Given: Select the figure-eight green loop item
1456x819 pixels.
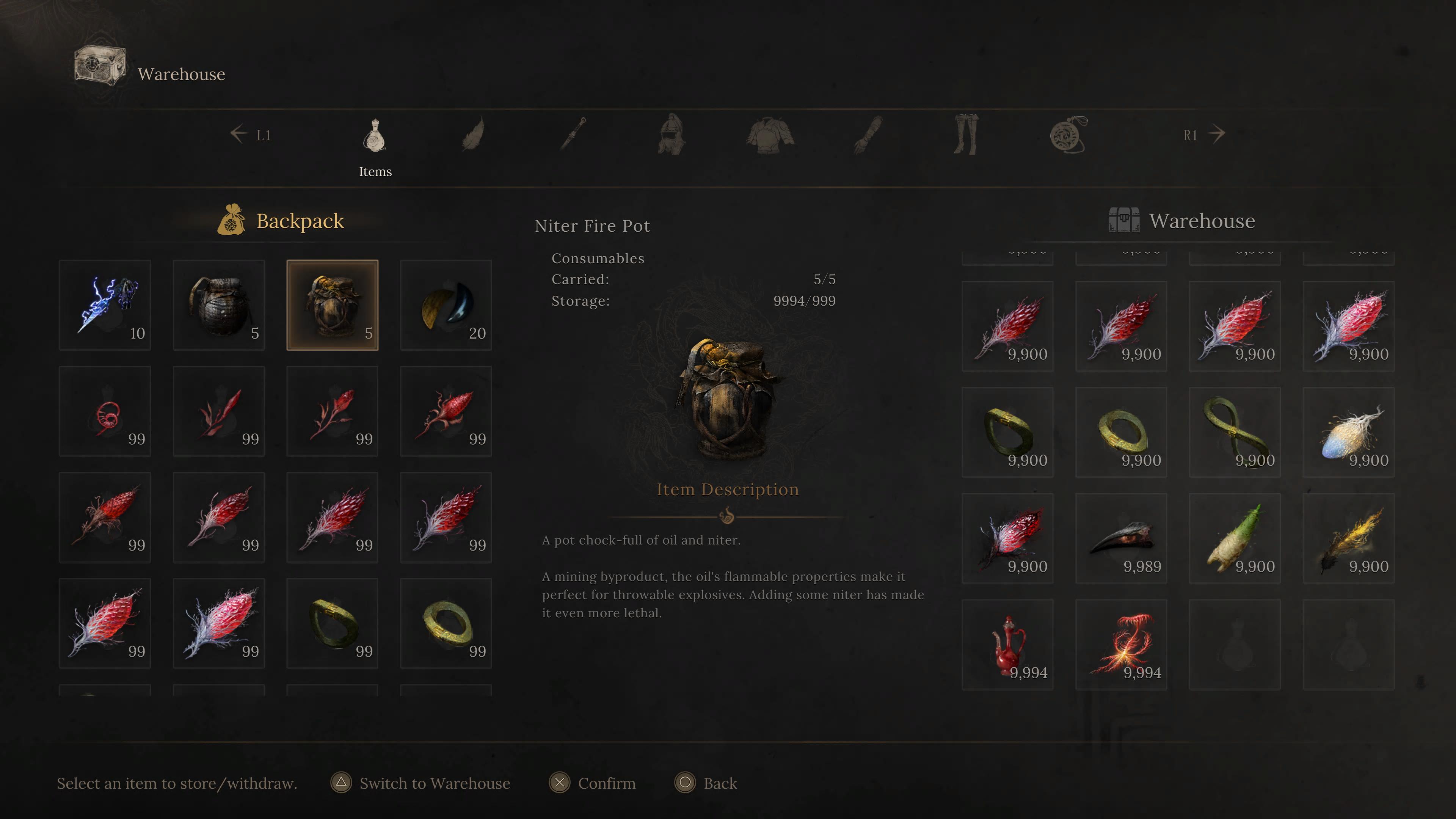Looking at the screenshot, I should (x=1235, y=432).
